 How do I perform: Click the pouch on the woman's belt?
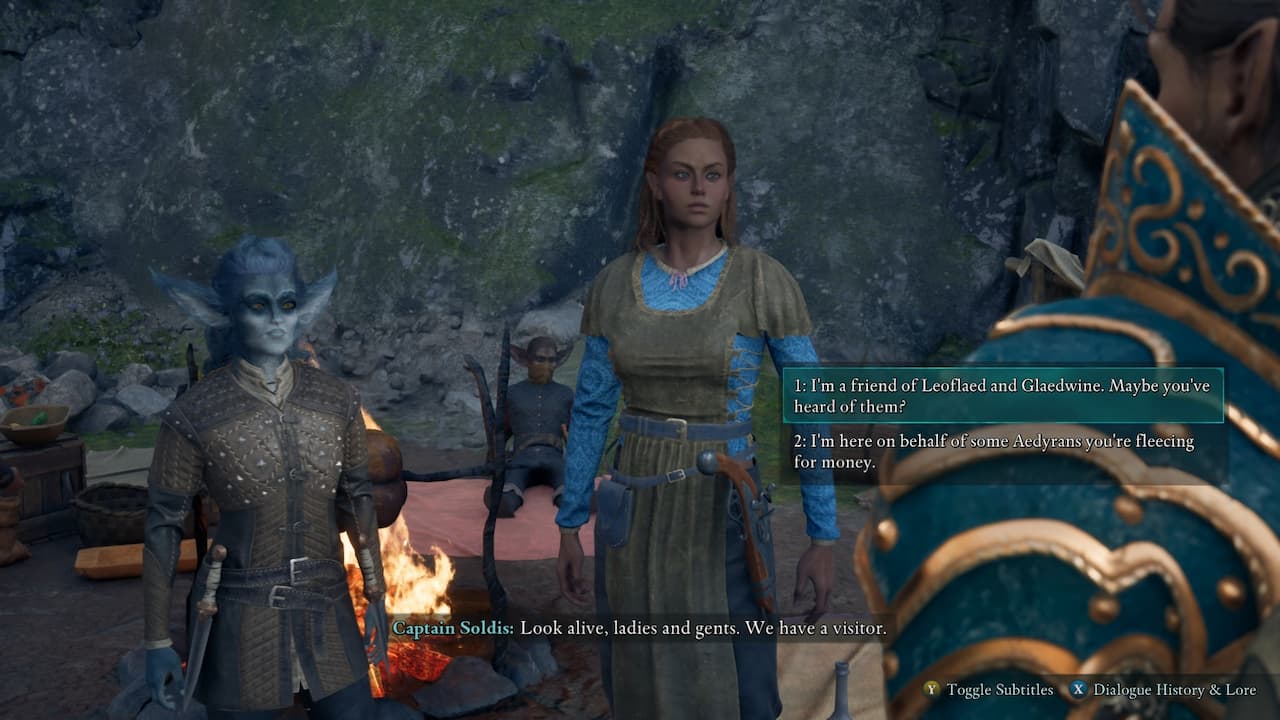click(614, 509)
